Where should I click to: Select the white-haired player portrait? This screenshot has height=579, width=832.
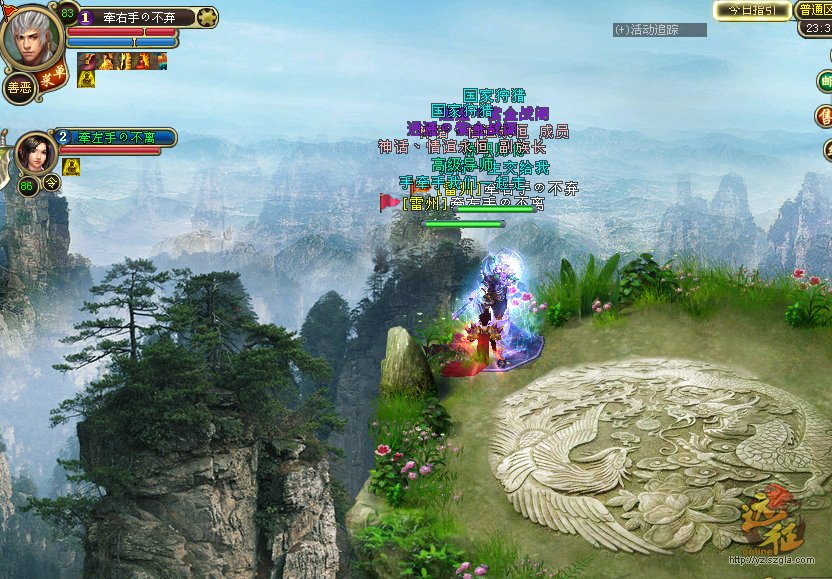[x=31, y=38]
